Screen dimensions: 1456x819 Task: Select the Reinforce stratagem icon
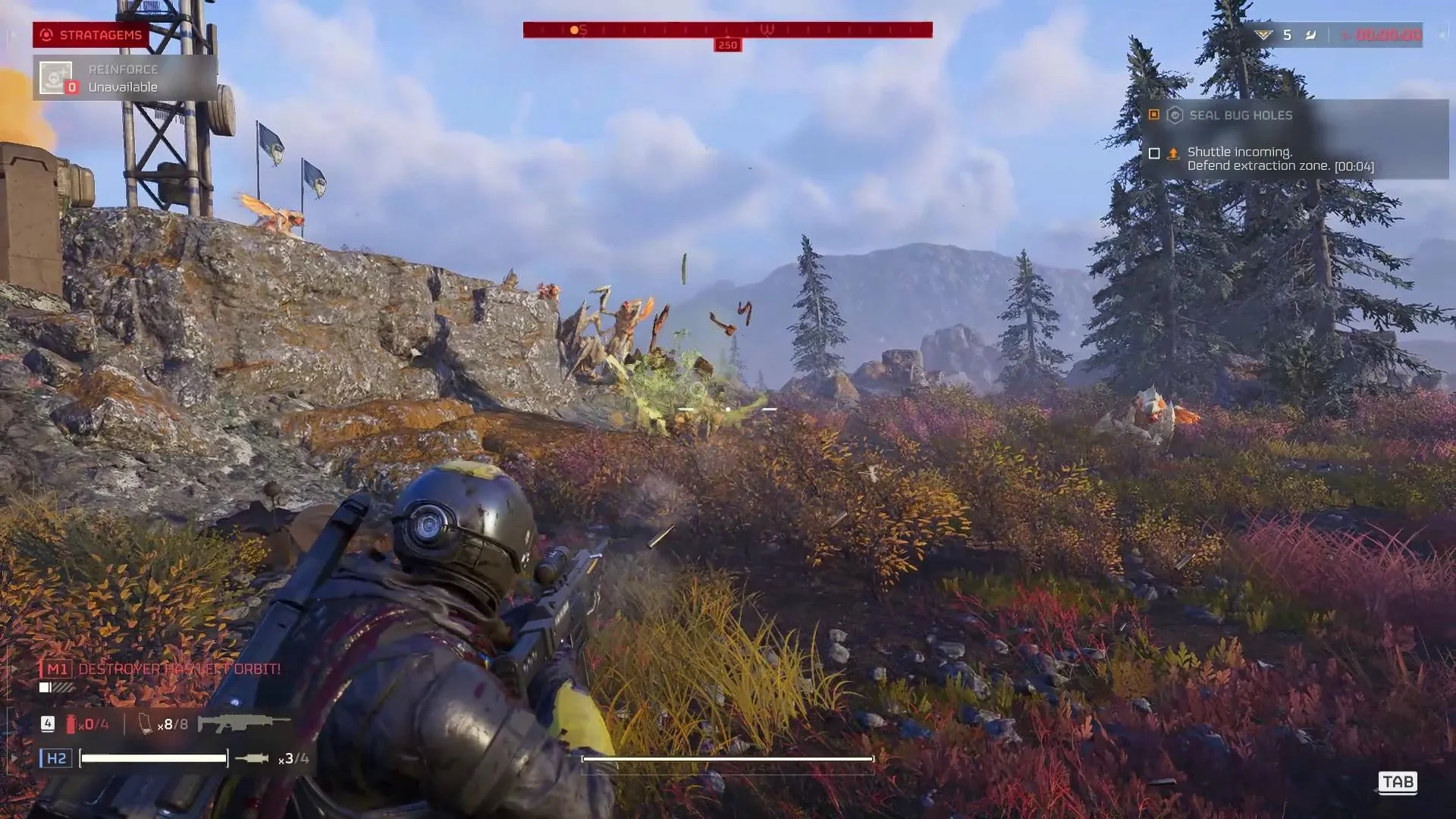coord(56,77)
